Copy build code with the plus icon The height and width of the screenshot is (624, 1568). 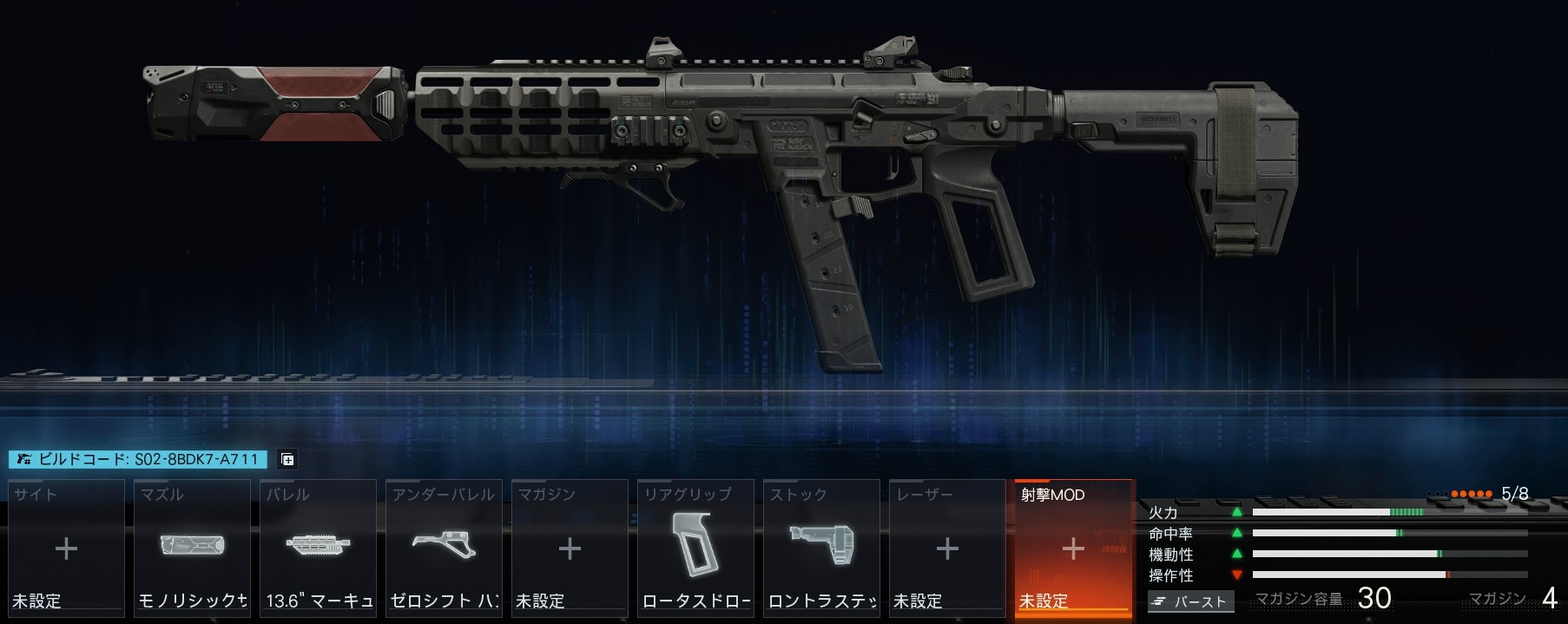[x=287, y=460]
